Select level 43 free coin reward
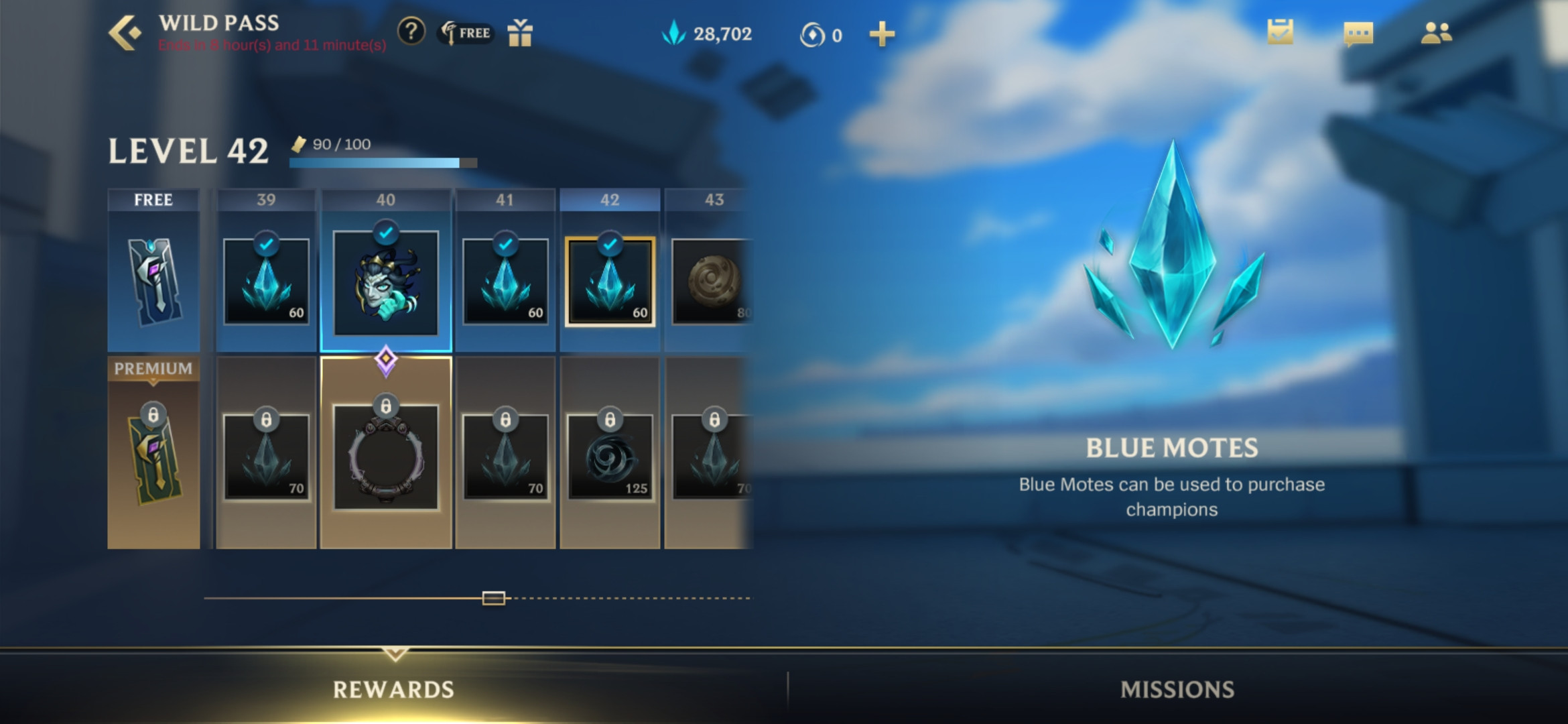Image resolution: width=1568 pixels, height=724 pixels. (712, 282)
